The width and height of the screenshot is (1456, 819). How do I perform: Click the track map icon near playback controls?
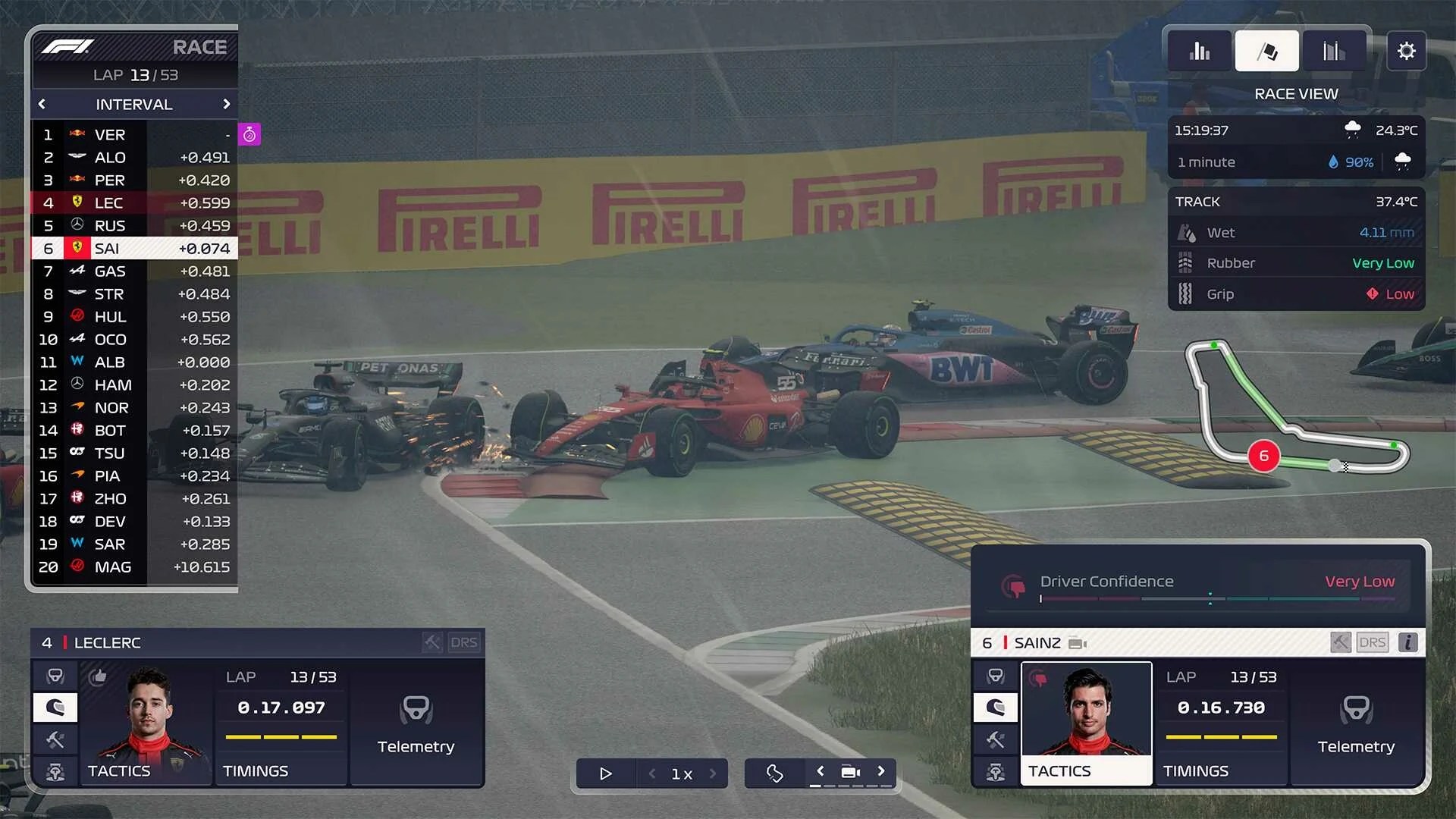(x=773, y=773)
